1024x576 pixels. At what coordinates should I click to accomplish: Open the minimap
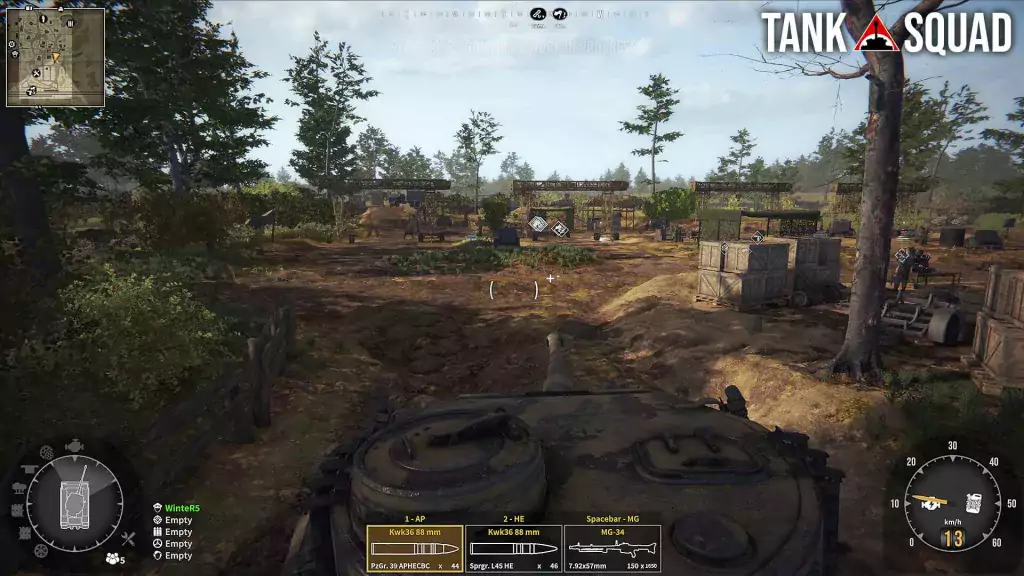tap(56, 57)
